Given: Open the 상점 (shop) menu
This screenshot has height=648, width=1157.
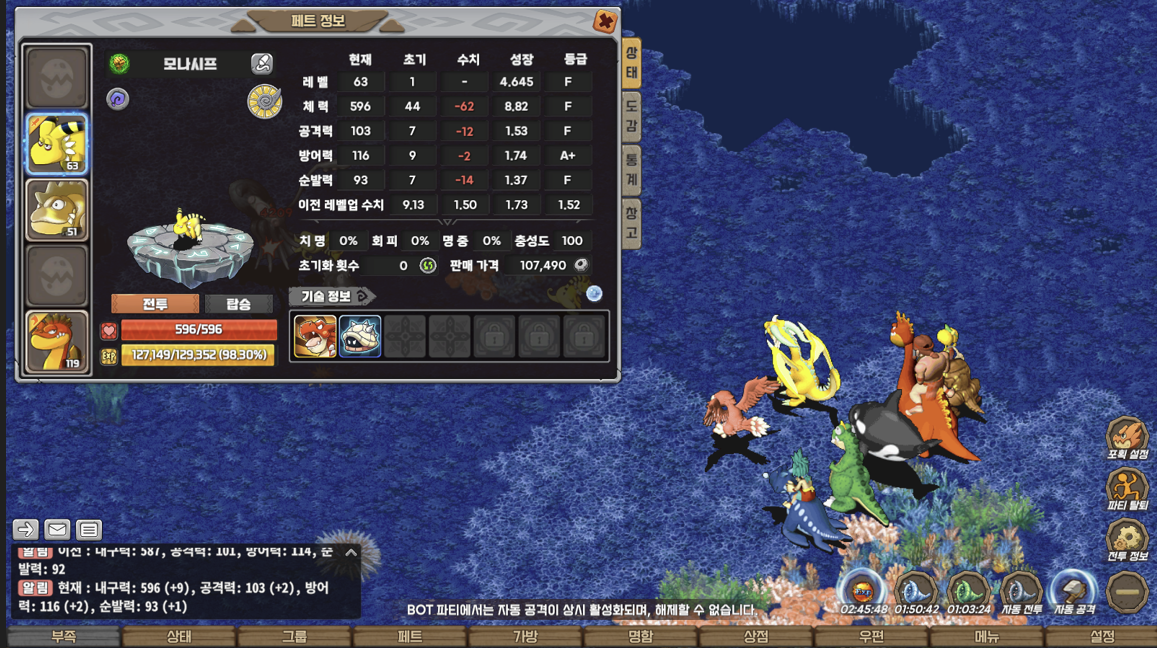Looking at the screenshot, I should (x=756, y=637).
